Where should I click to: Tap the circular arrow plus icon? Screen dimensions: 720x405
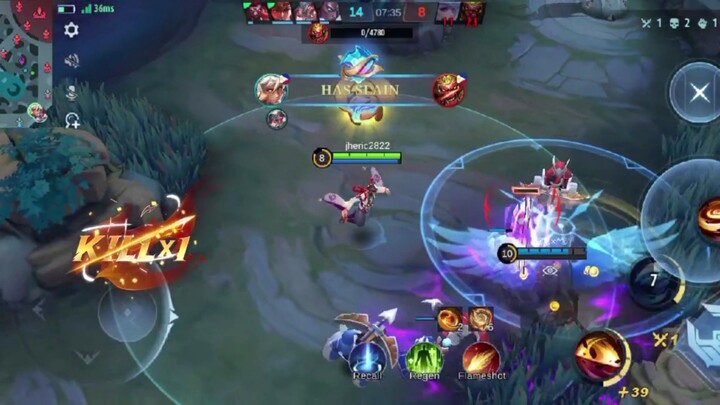pyautogui.click(x=73, y=121)
